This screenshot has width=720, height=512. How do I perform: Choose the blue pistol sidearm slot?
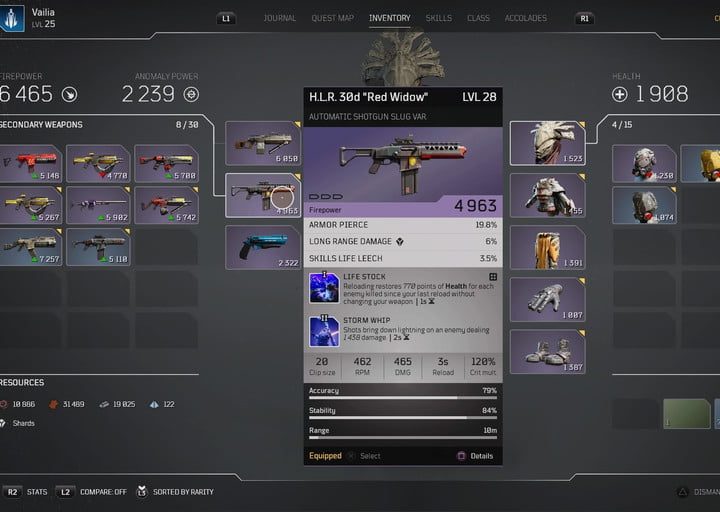point(263,246)
